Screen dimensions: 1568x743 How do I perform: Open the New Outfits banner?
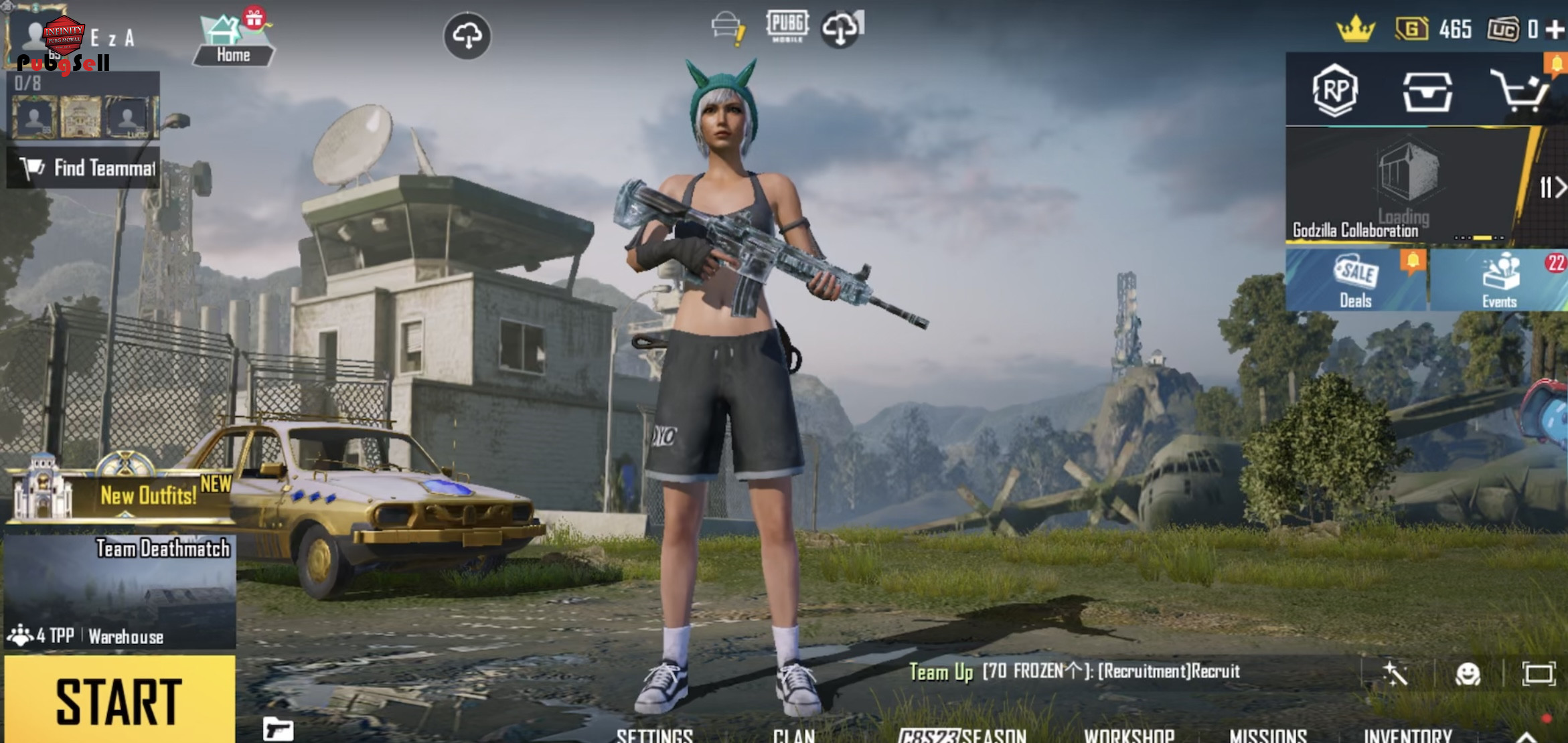coord(121,494)
